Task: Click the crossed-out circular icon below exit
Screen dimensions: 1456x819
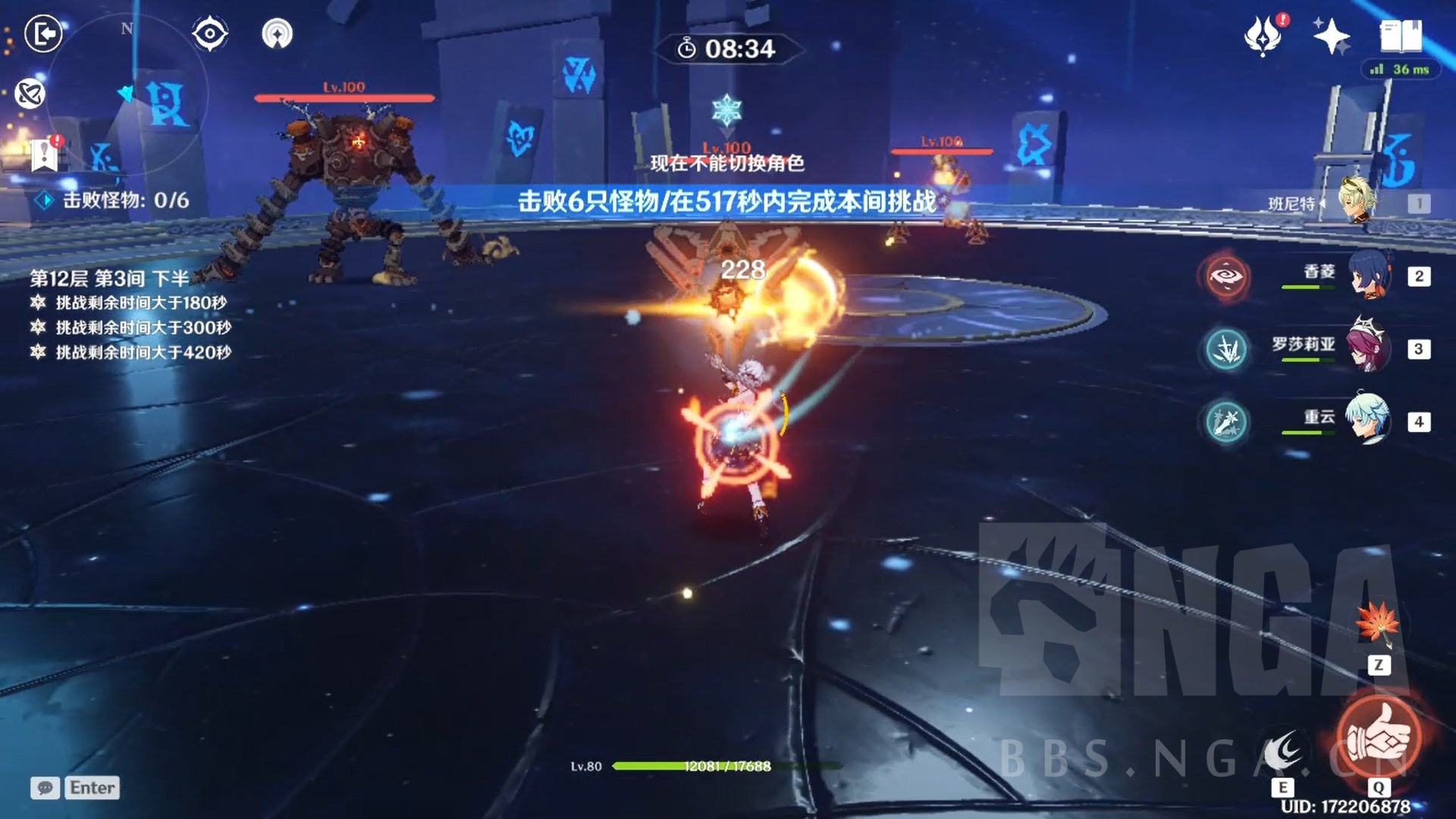Action: pos(30,94)
